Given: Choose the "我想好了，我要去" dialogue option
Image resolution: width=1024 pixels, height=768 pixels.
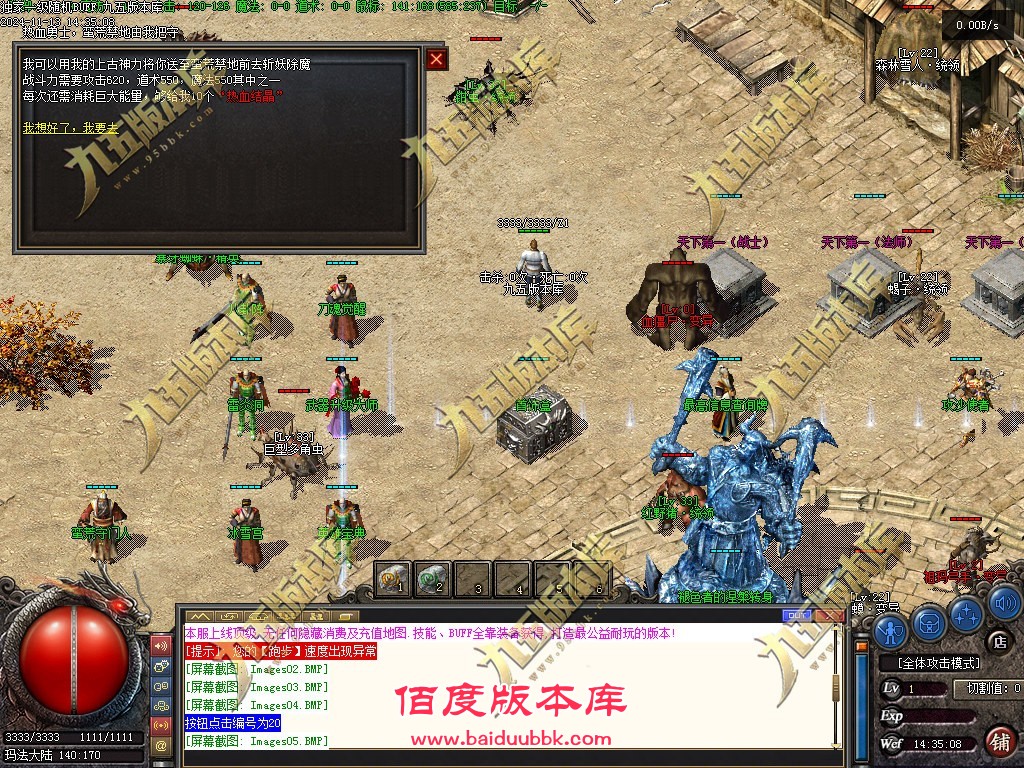Looking at the screenshot, I should coord(70,128).
